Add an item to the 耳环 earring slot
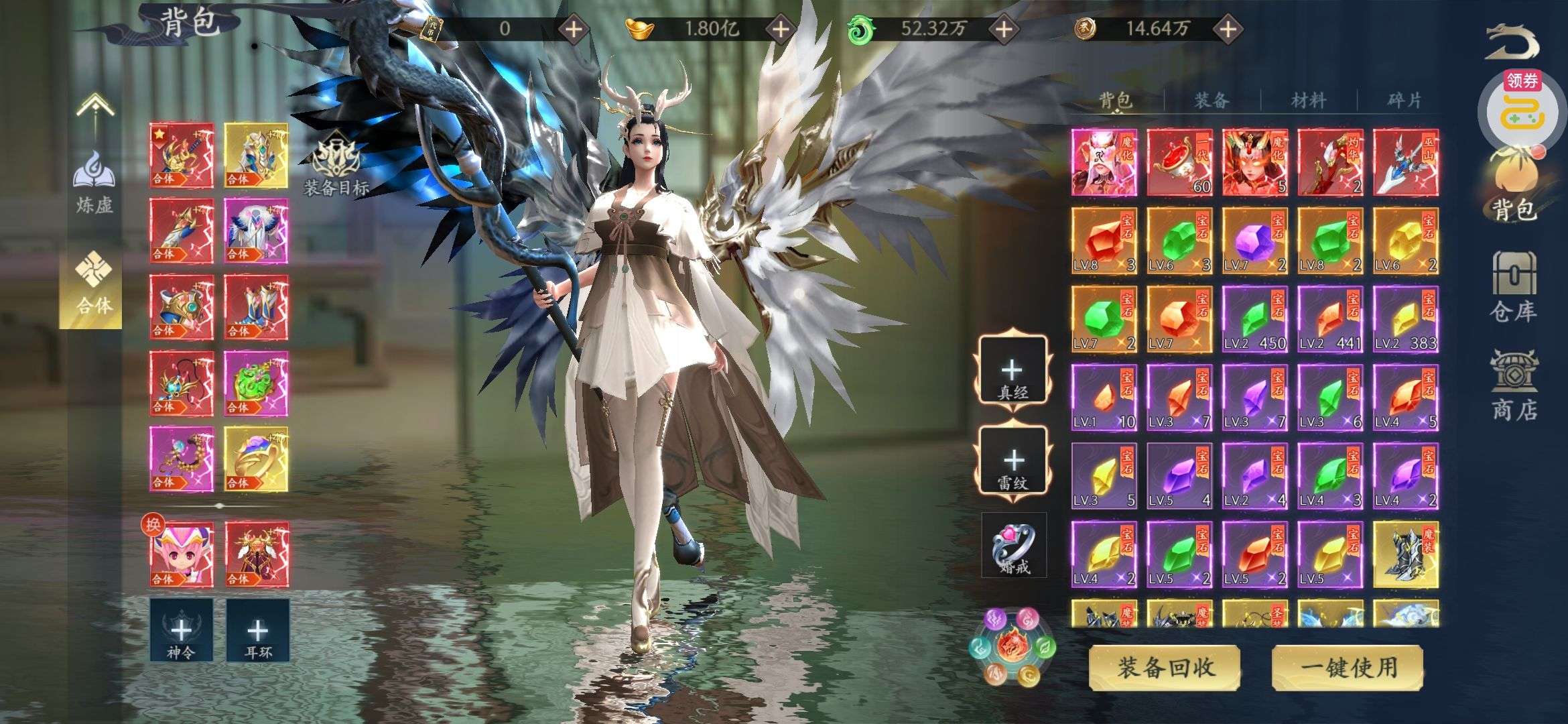This screenshot has width=1568, height=724. 257,631
